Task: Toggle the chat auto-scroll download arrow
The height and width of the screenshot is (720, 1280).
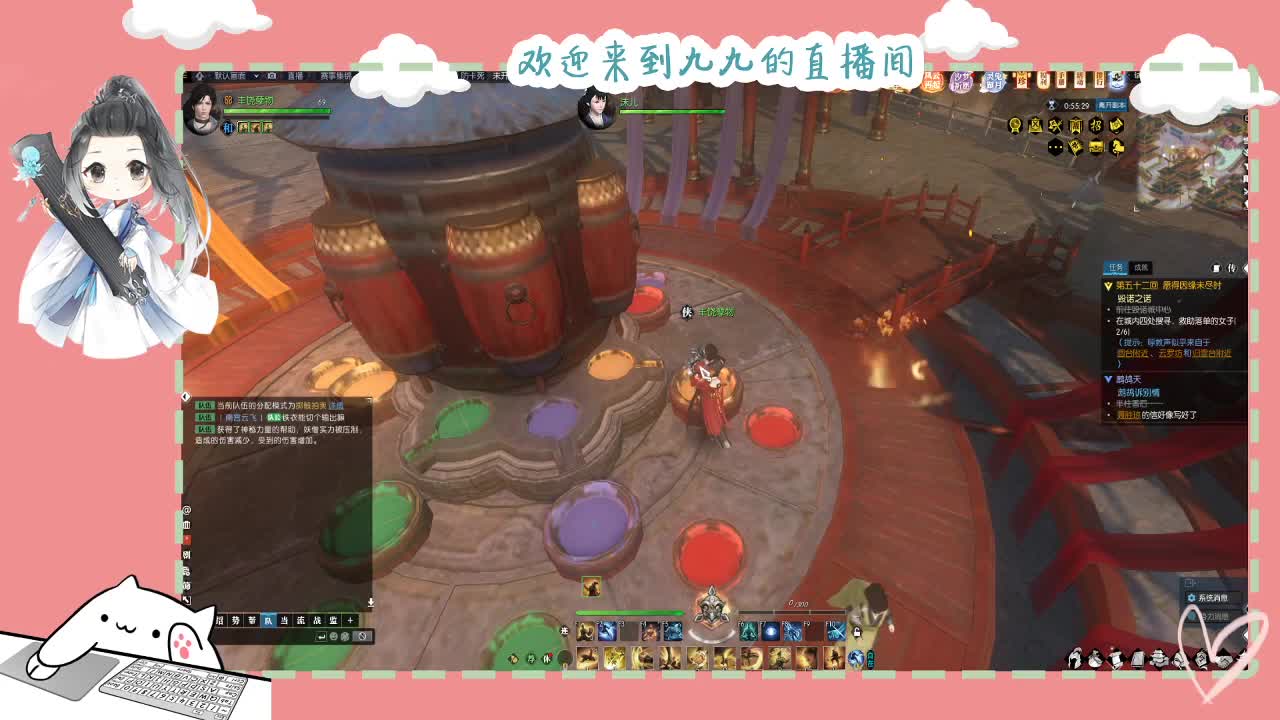Action: pos(371,602)
